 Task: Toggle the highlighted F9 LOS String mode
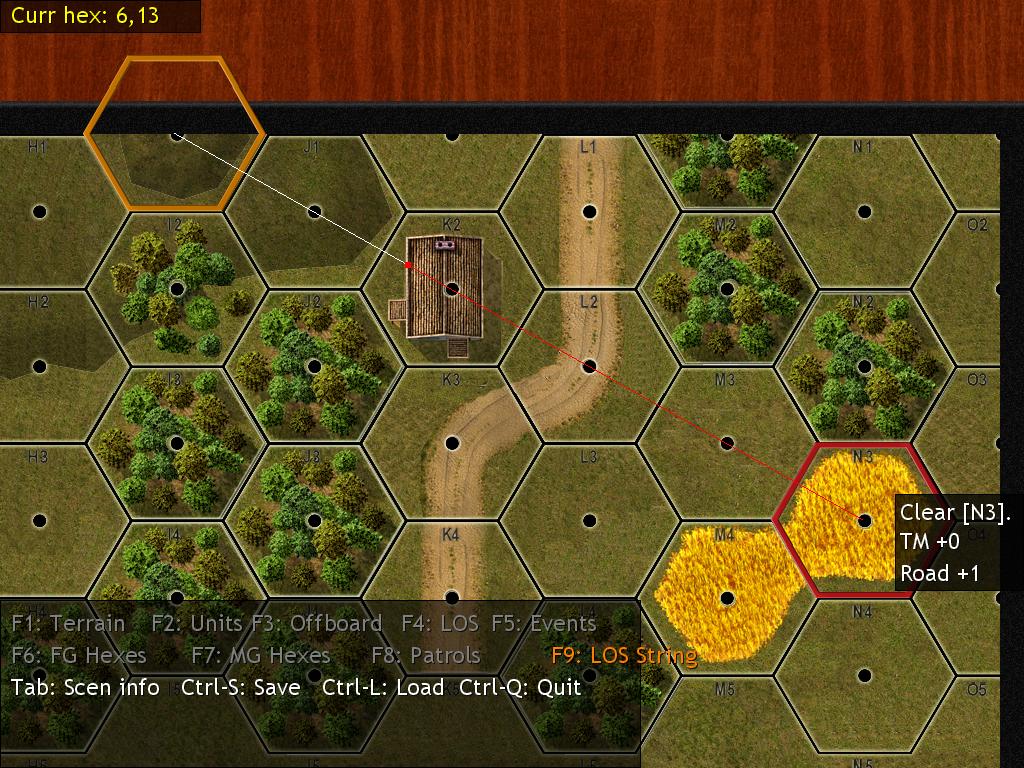(x=624, y=656)
